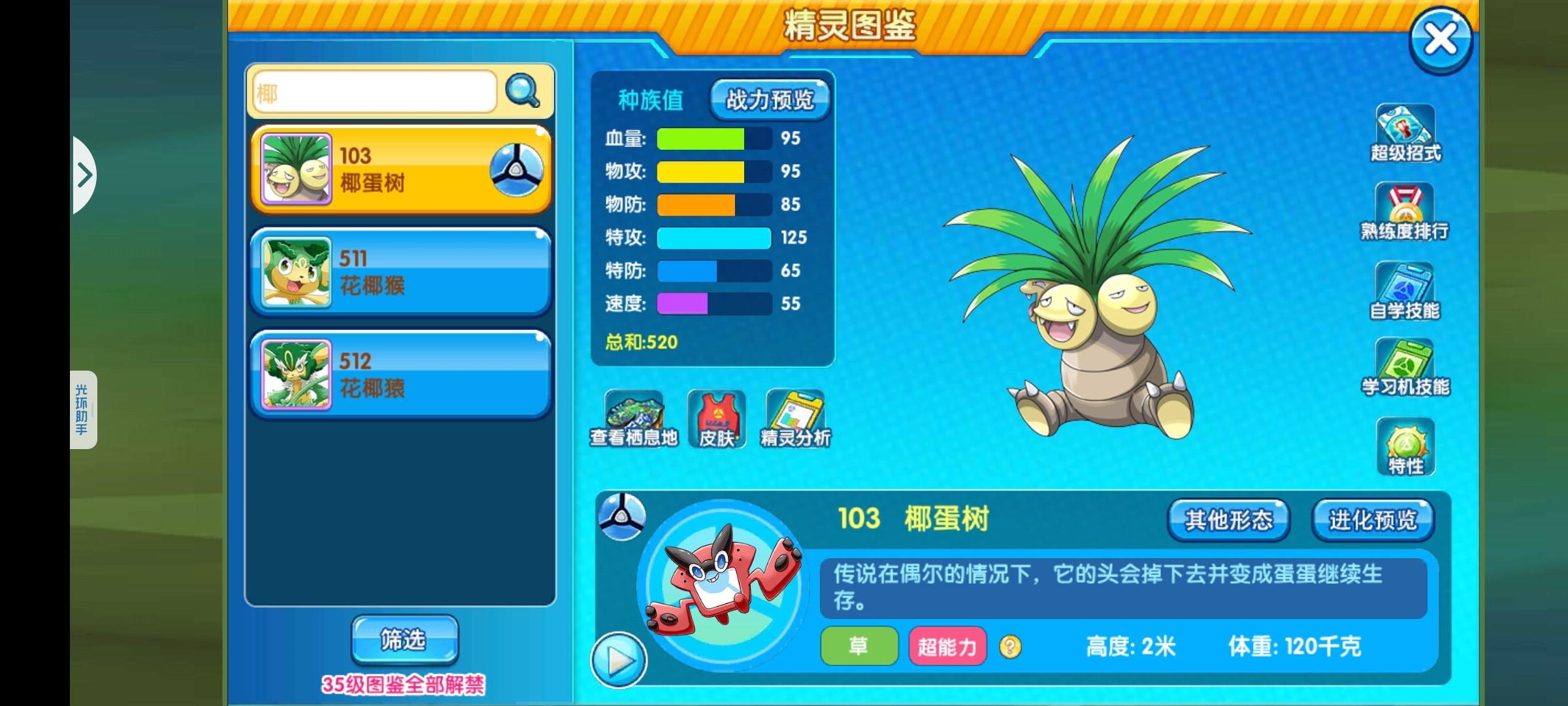
Task: Open 查看栖息地 habitat view
Action: pos(634,420)
